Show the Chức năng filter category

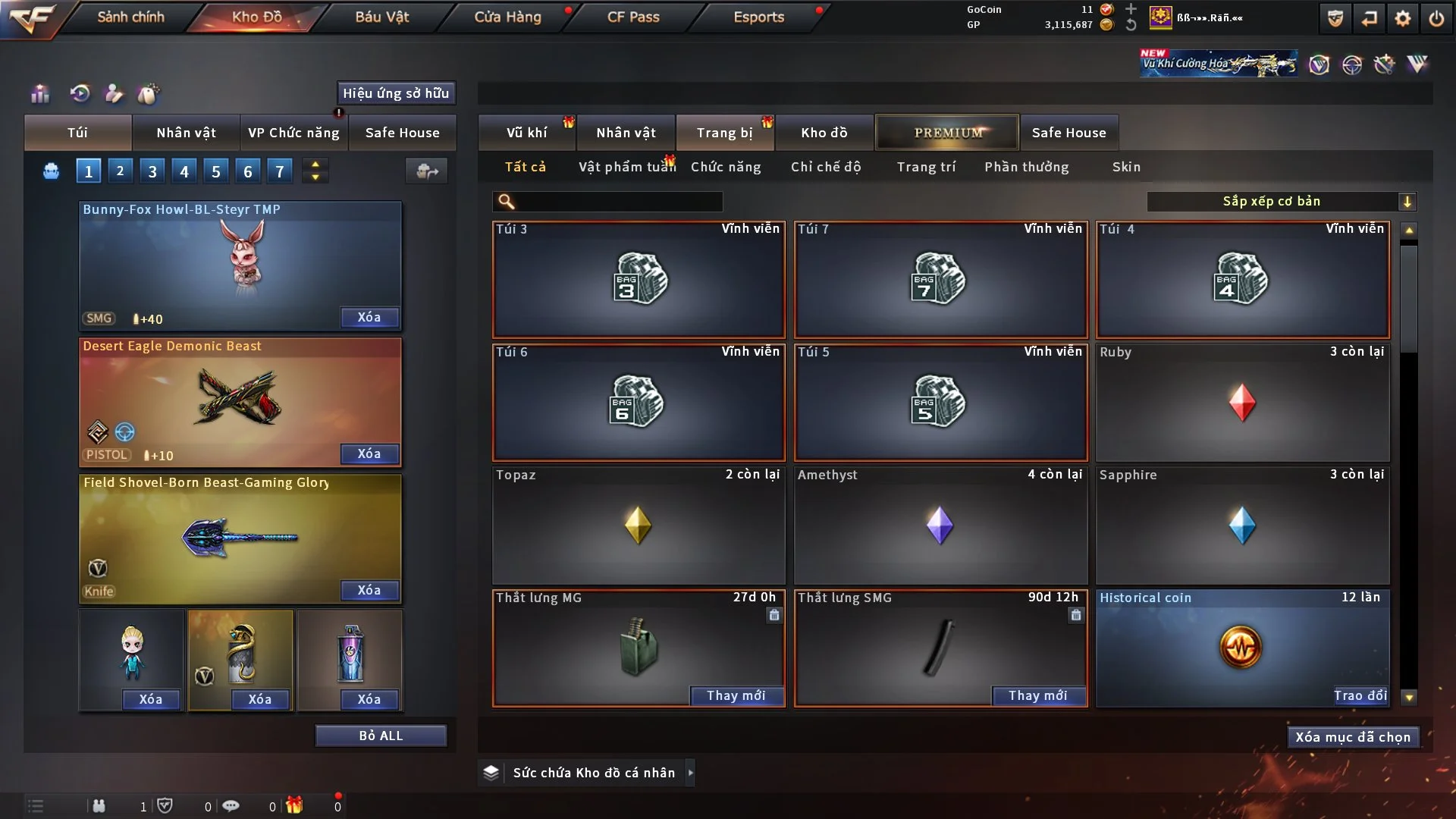tap(726, 167)
